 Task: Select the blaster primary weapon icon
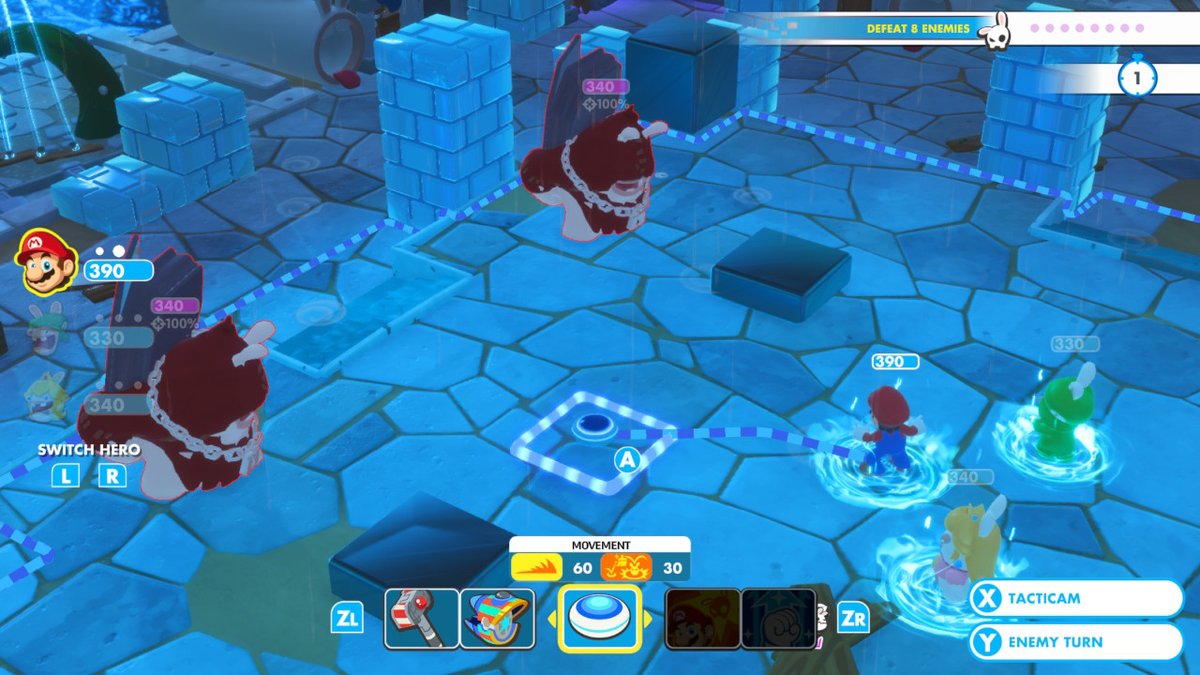click(422, 618)
